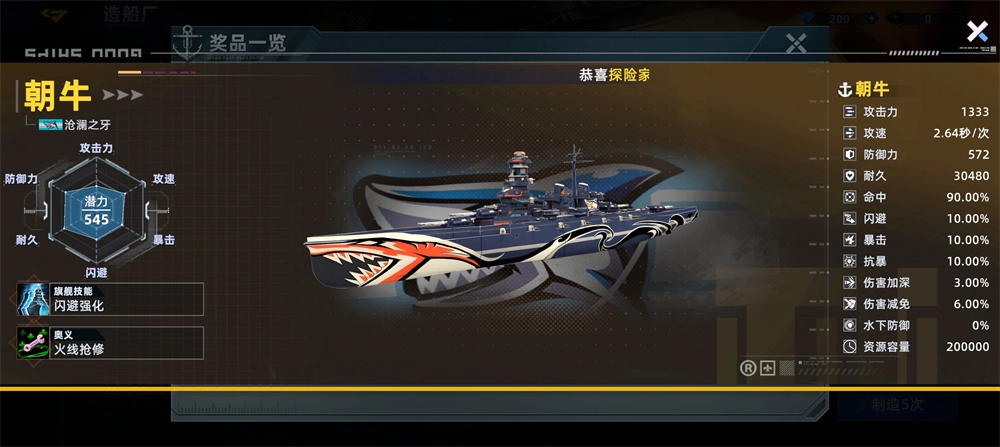Viewport: 1000px width, 447px height.
Task: View the 火线抢修 奥义 skill
Action: pyautogui.click(x=110, y=343)
